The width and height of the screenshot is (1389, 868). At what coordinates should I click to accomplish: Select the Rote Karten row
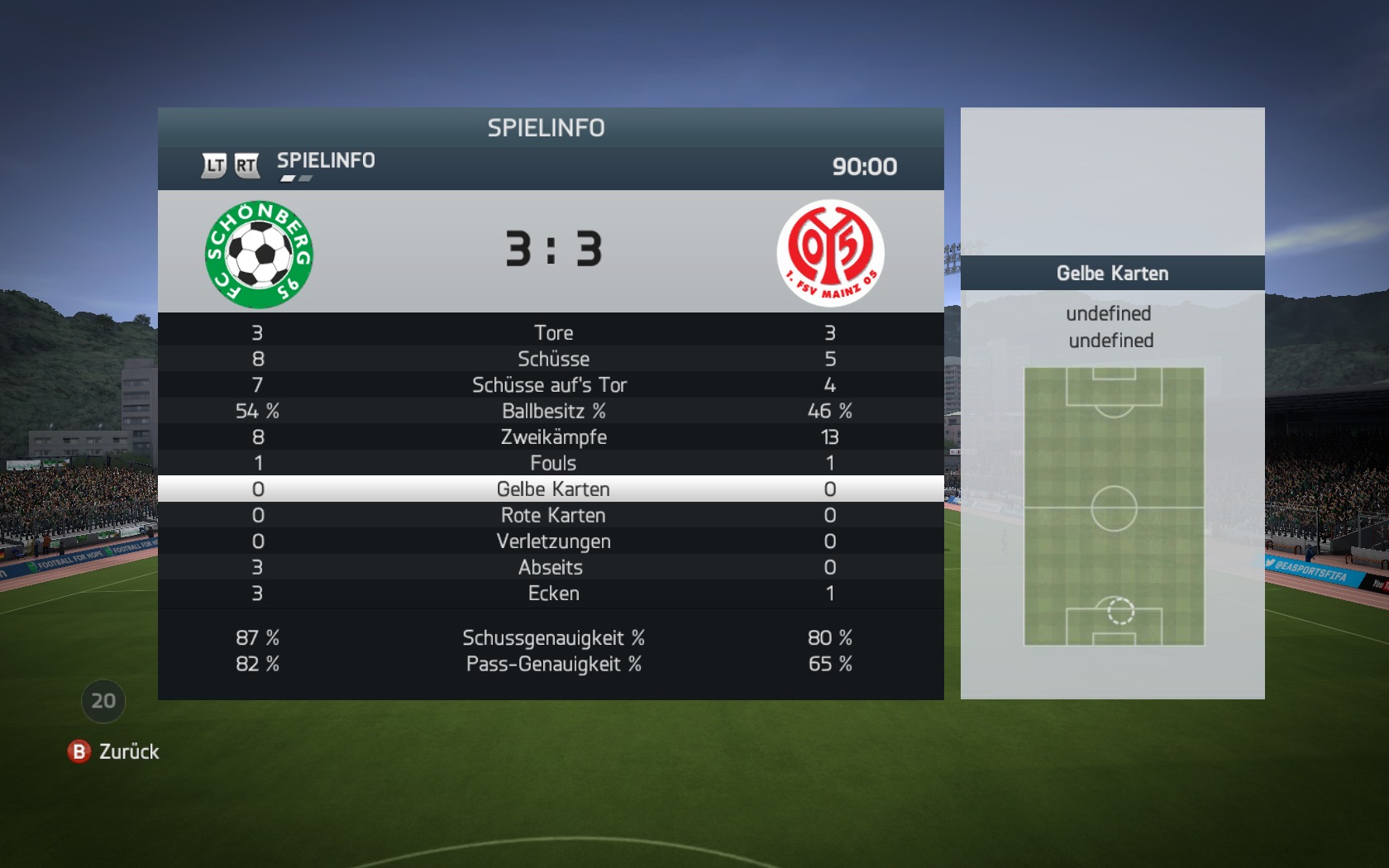[552, 515]
